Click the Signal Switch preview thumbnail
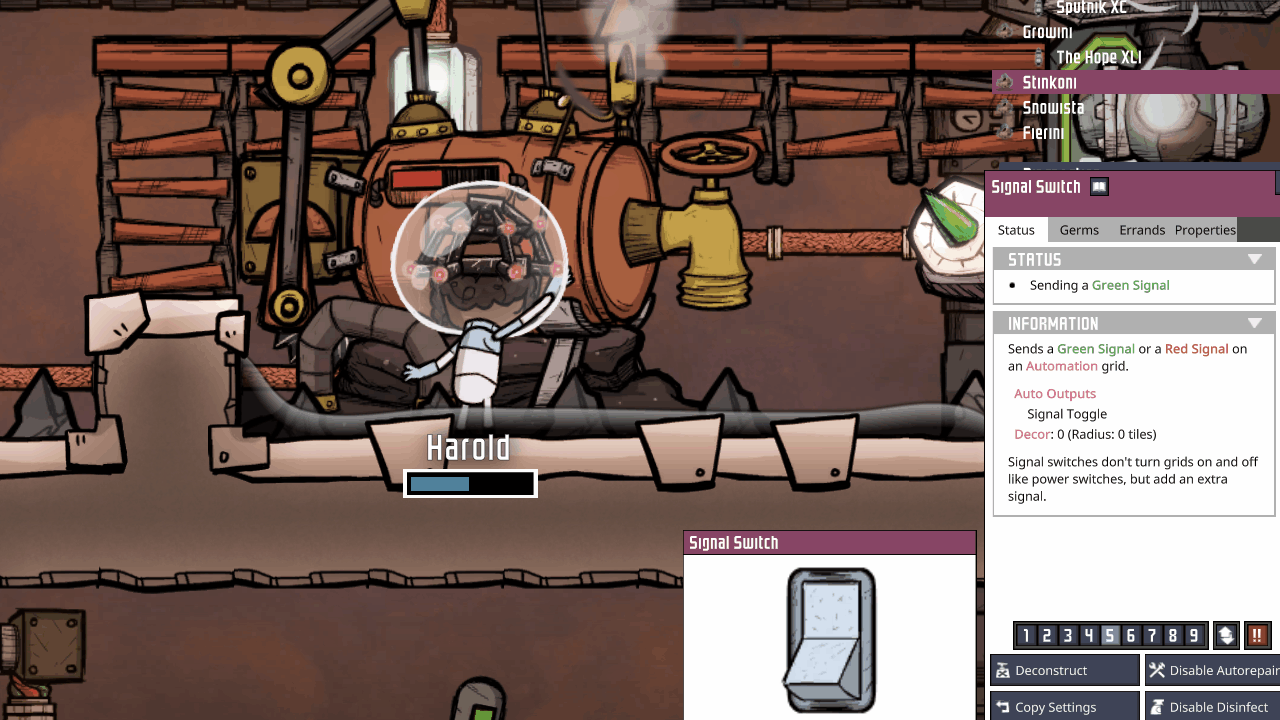This screenshot has width=1280, height=720. (x=829, y=638)
